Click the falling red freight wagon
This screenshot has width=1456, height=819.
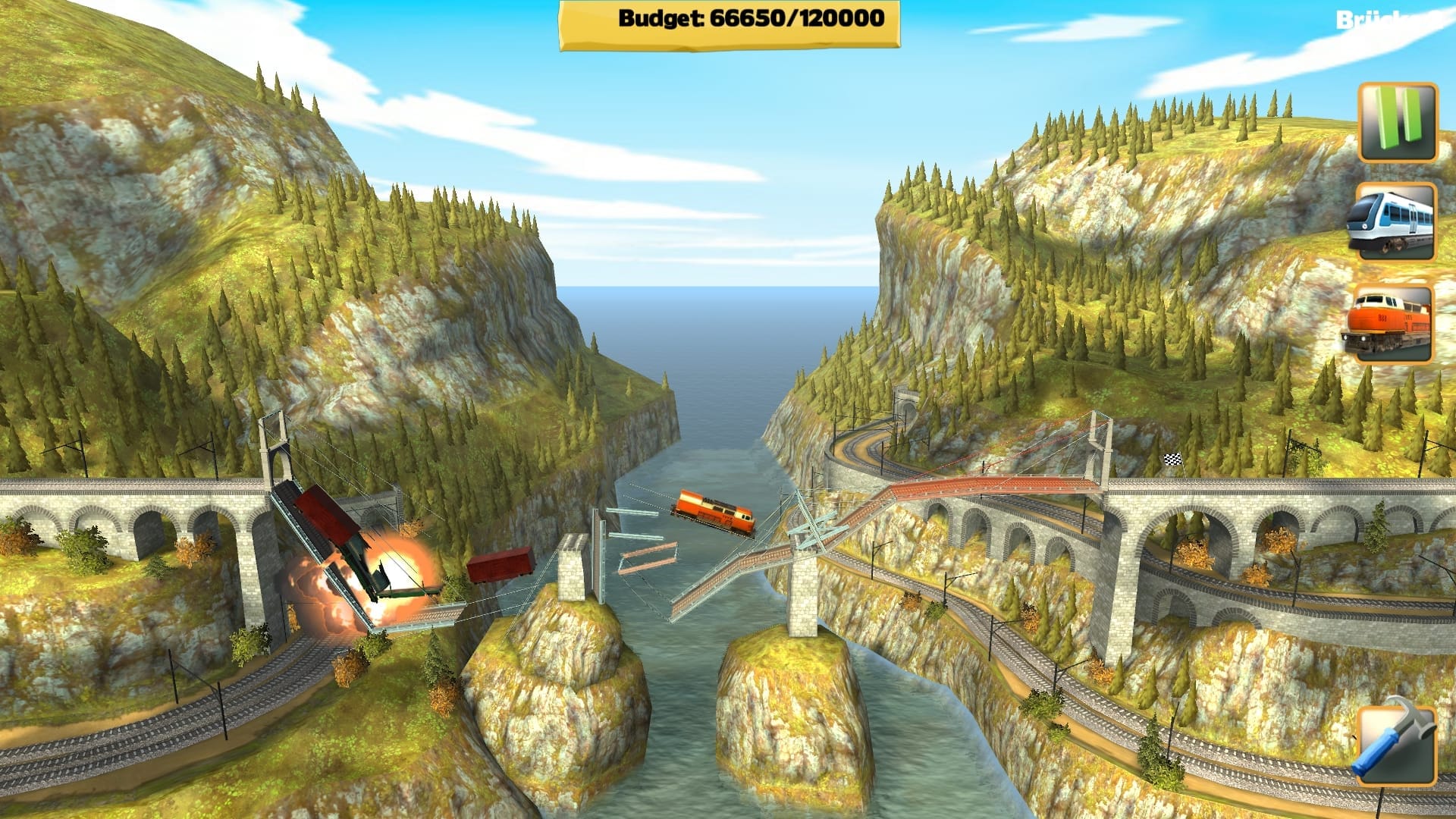click(x=500, y=565)
